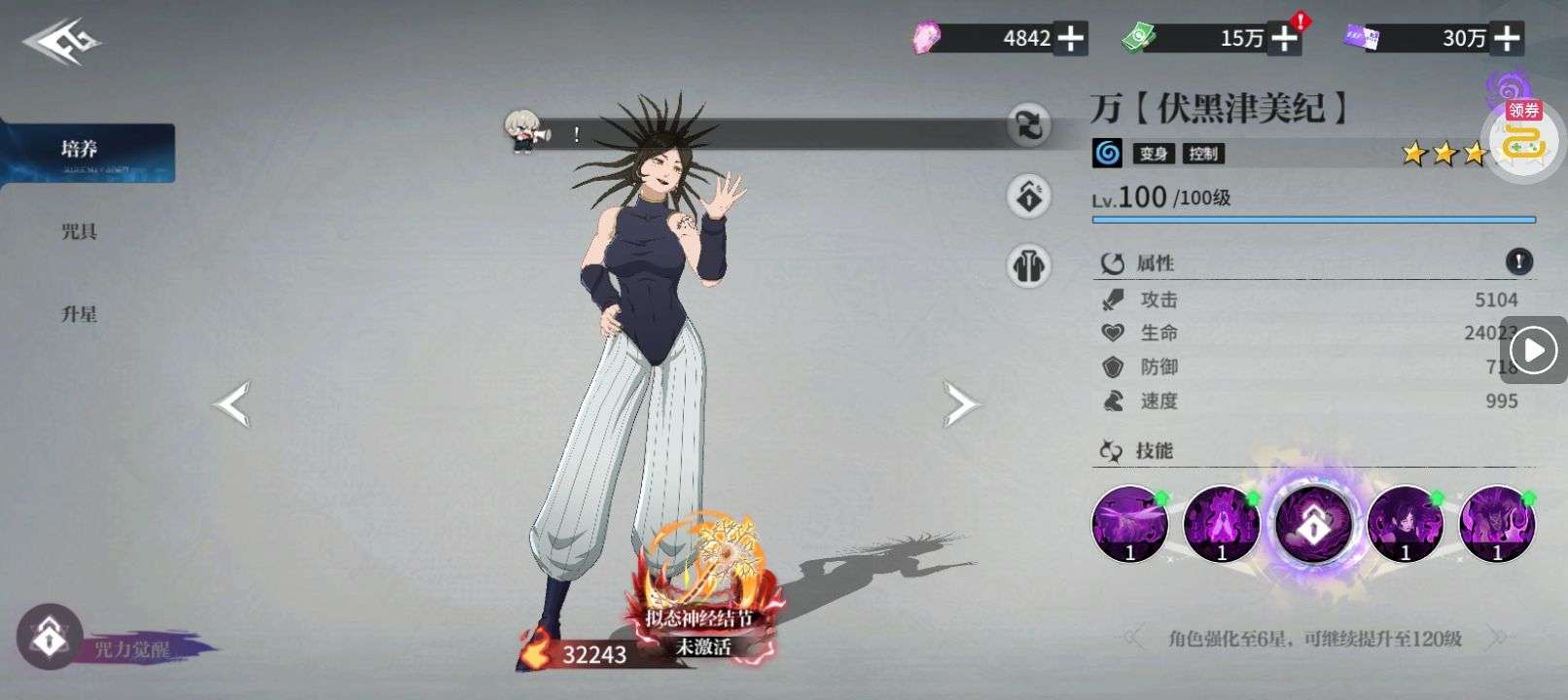Show the next character with right arrow
The height and width of the screenshot is (700, 1568).
959,404
